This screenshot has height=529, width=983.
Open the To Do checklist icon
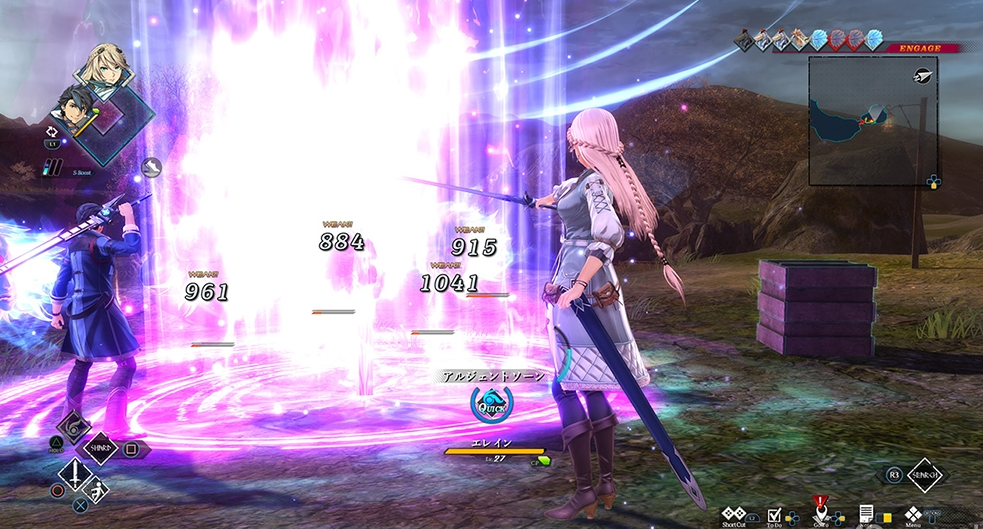click(774, 513)
